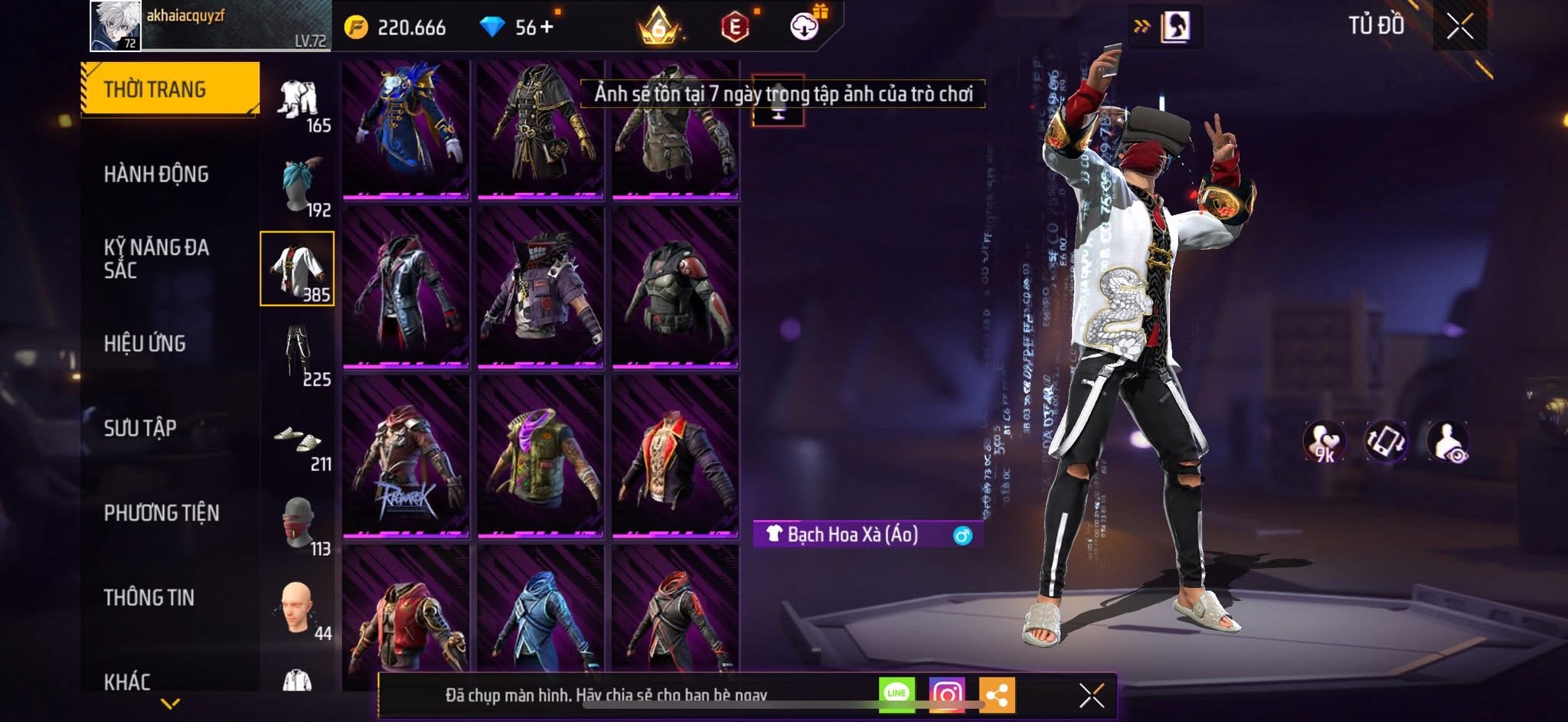The height and width of the screenshot is (722, 1568).
Task: Choose the sandals footwear subcategory
Action: (x=299, y=442)
